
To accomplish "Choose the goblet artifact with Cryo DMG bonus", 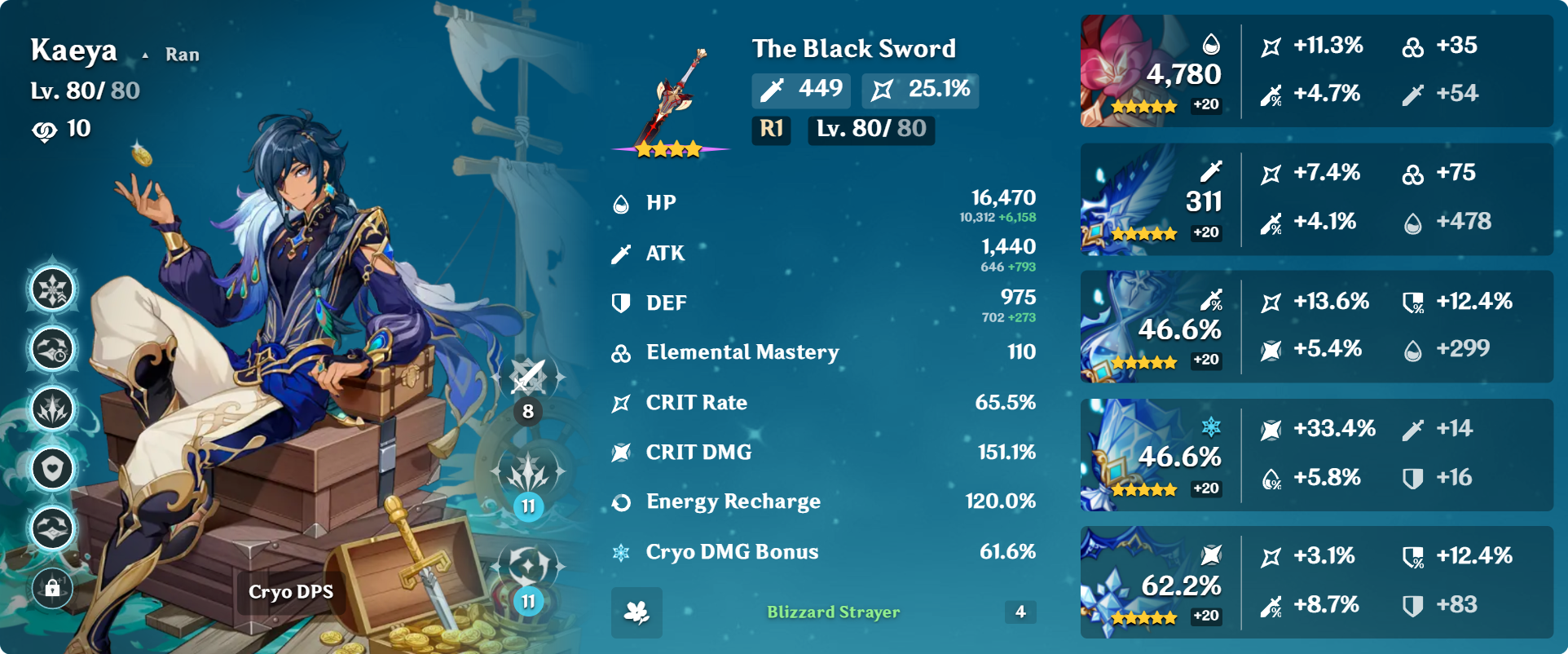I will [1152, 455].
